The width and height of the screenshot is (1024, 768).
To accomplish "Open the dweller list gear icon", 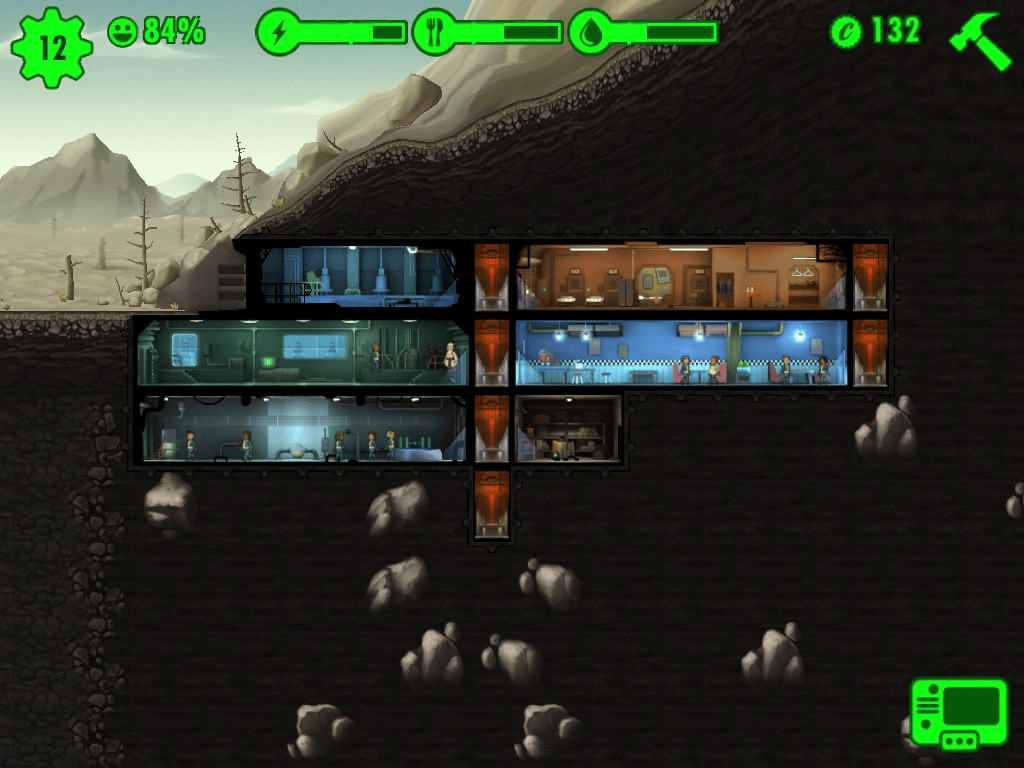I will coord(51,46).
